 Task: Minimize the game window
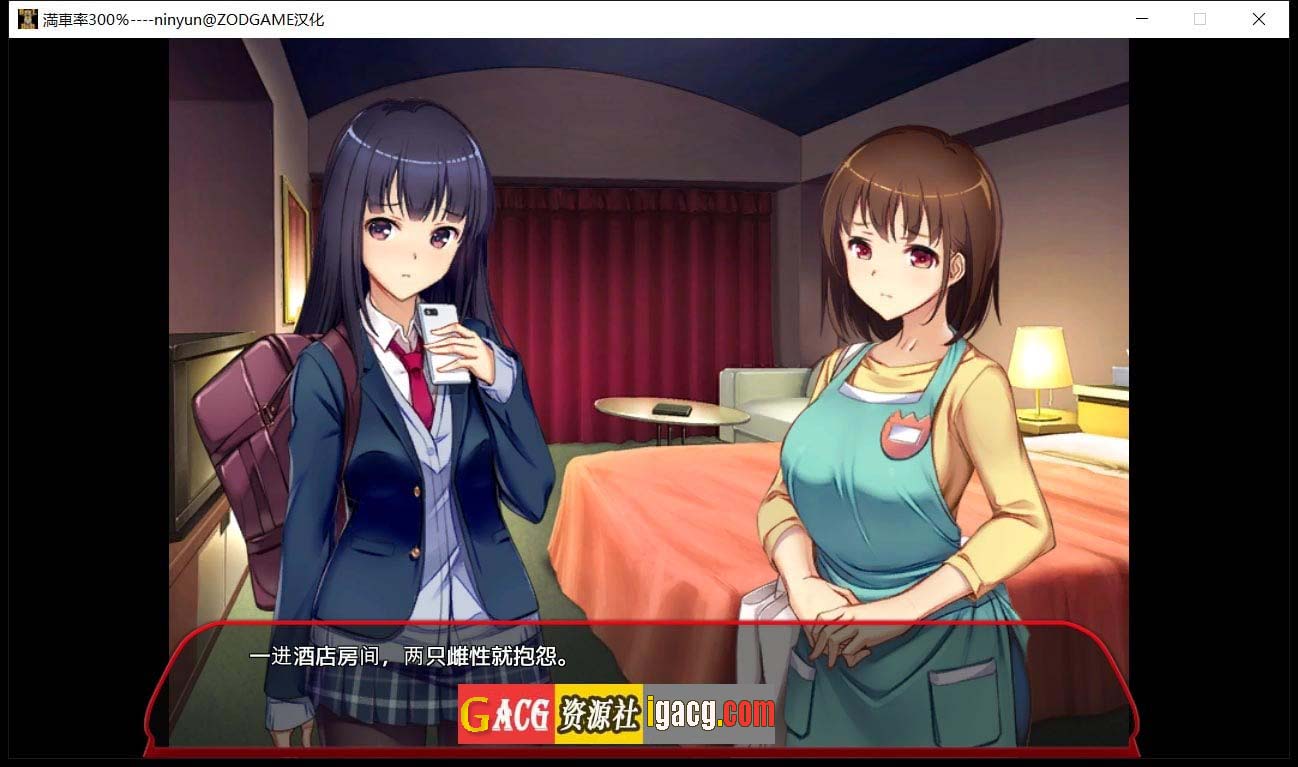point(1142,19)
